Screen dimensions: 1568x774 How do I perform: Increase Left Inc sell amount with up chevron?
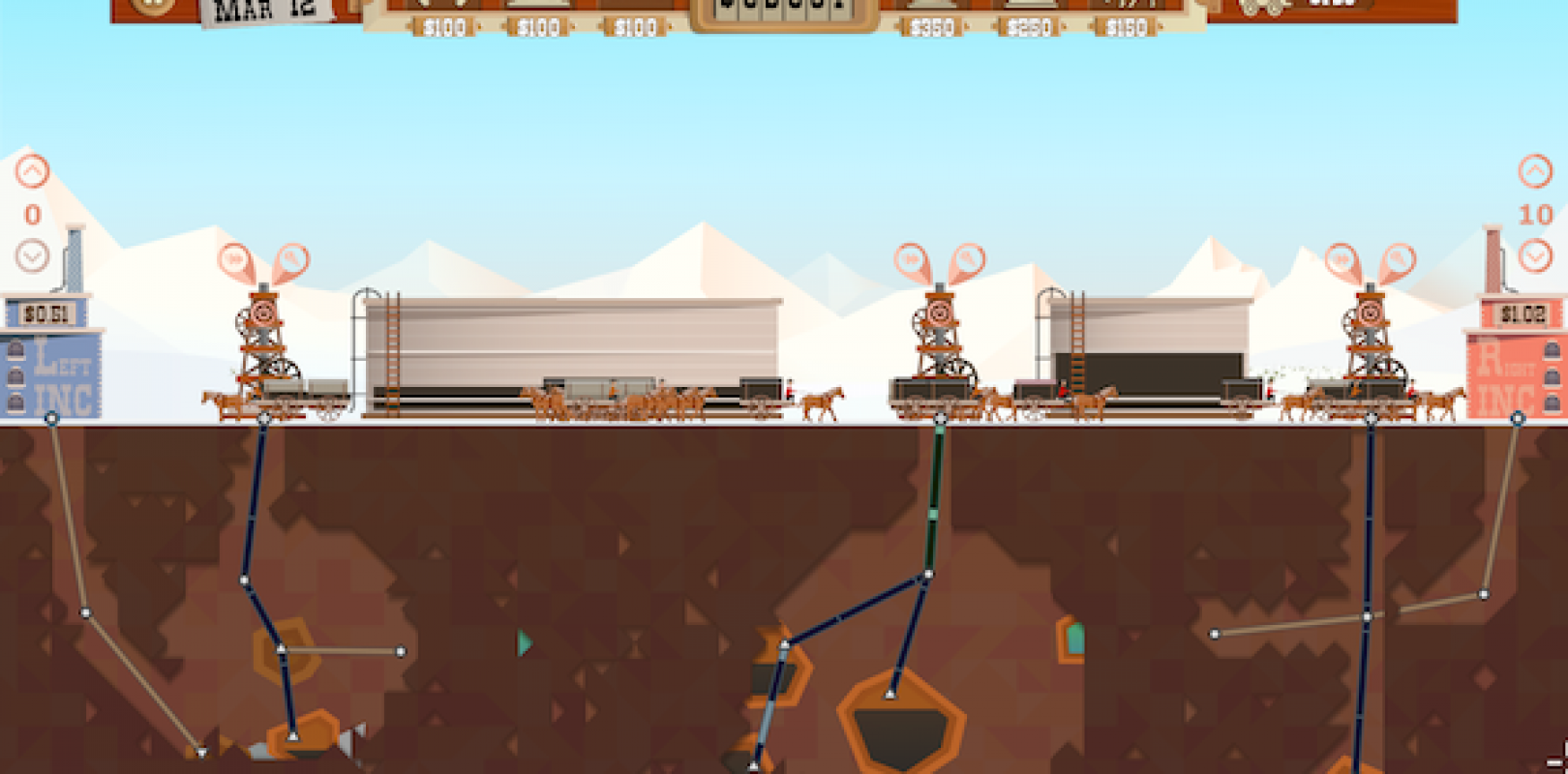(32, 169)
